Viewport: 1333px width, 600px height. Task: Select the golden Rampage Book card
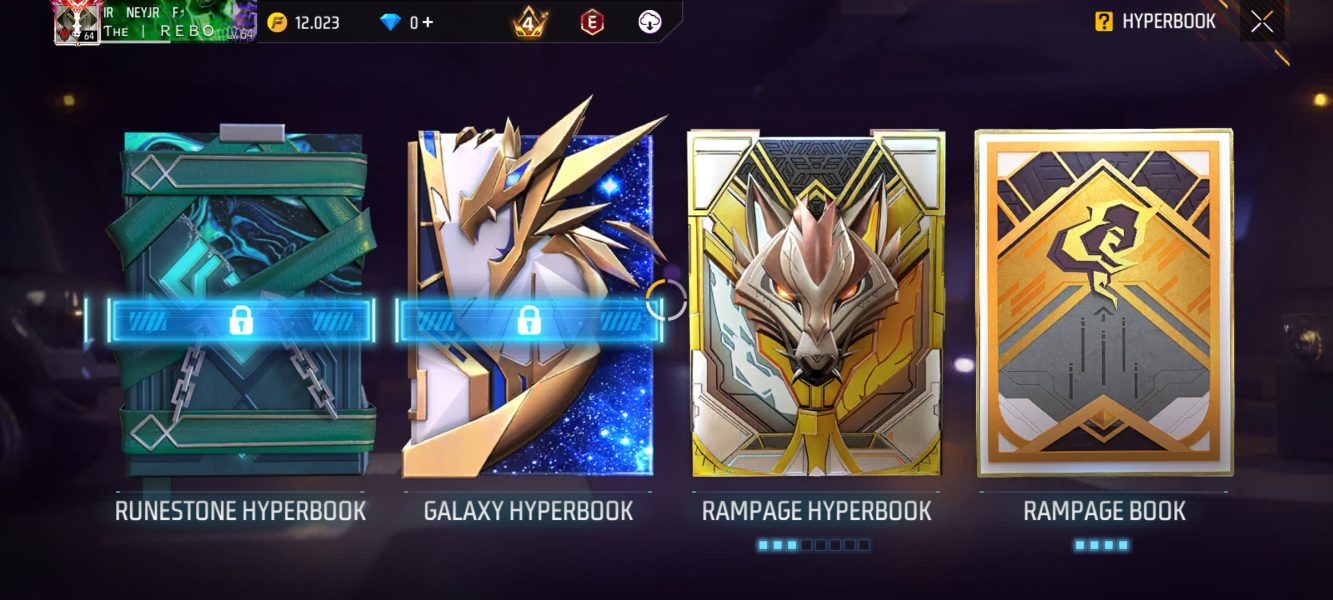1104,305
